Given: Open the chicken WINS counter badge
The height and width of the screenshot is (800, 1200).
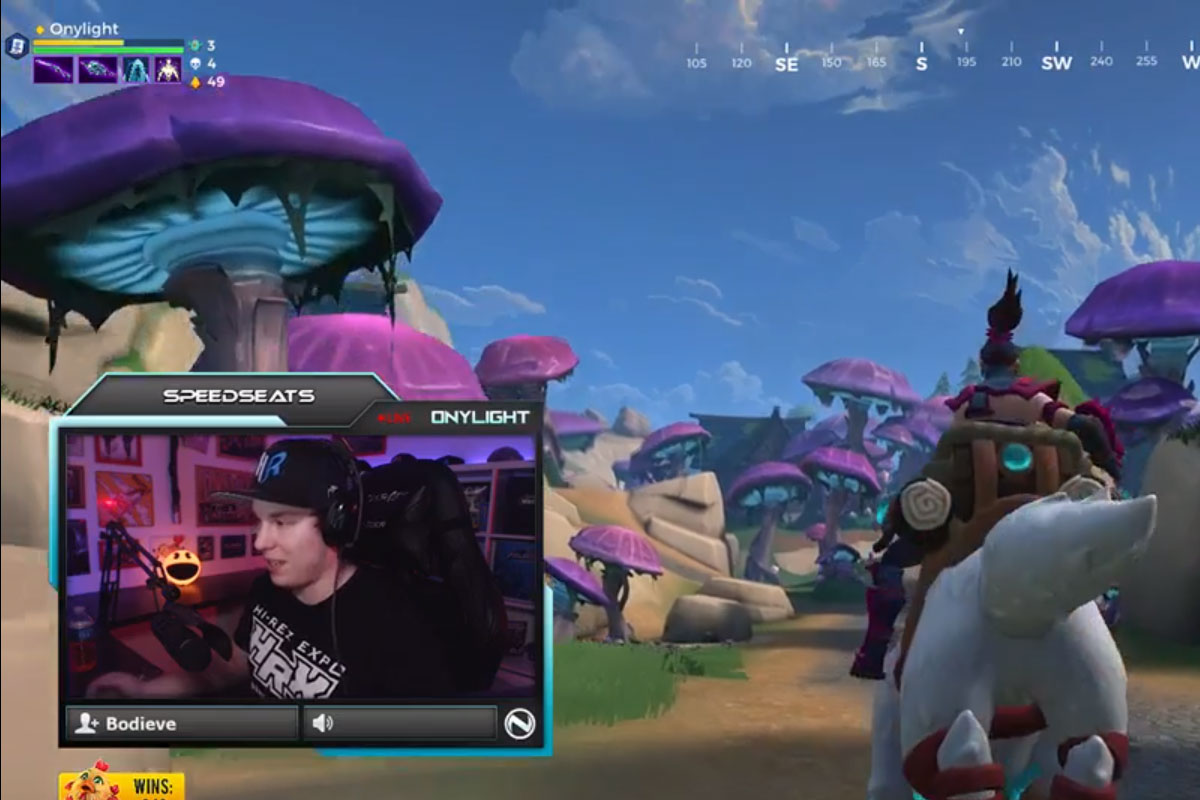Looking at the screenshot, I should click(121, 786).
